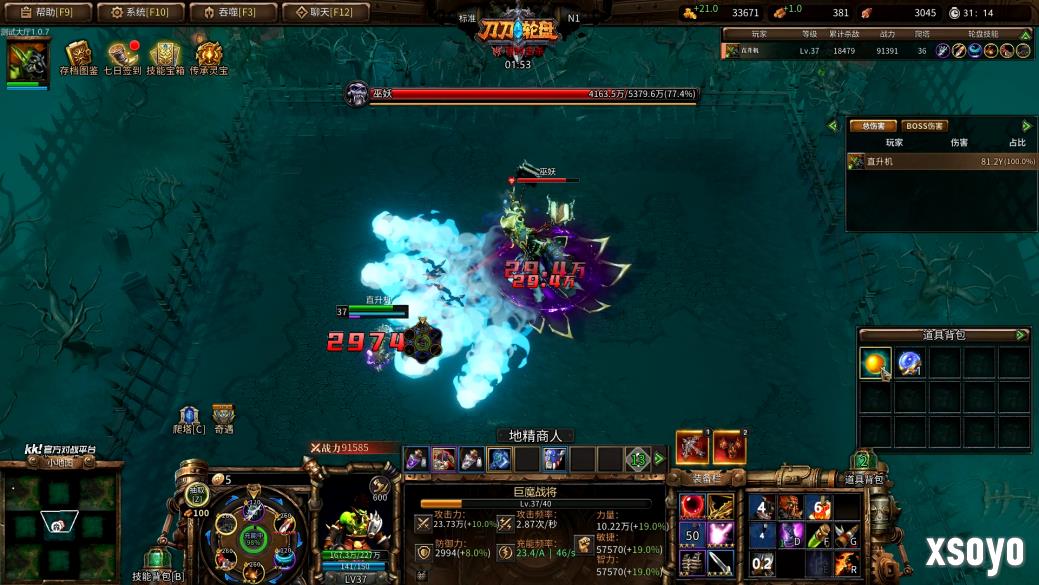
Task: Open the 爬塔 tower climb icon
Action: 188,418
